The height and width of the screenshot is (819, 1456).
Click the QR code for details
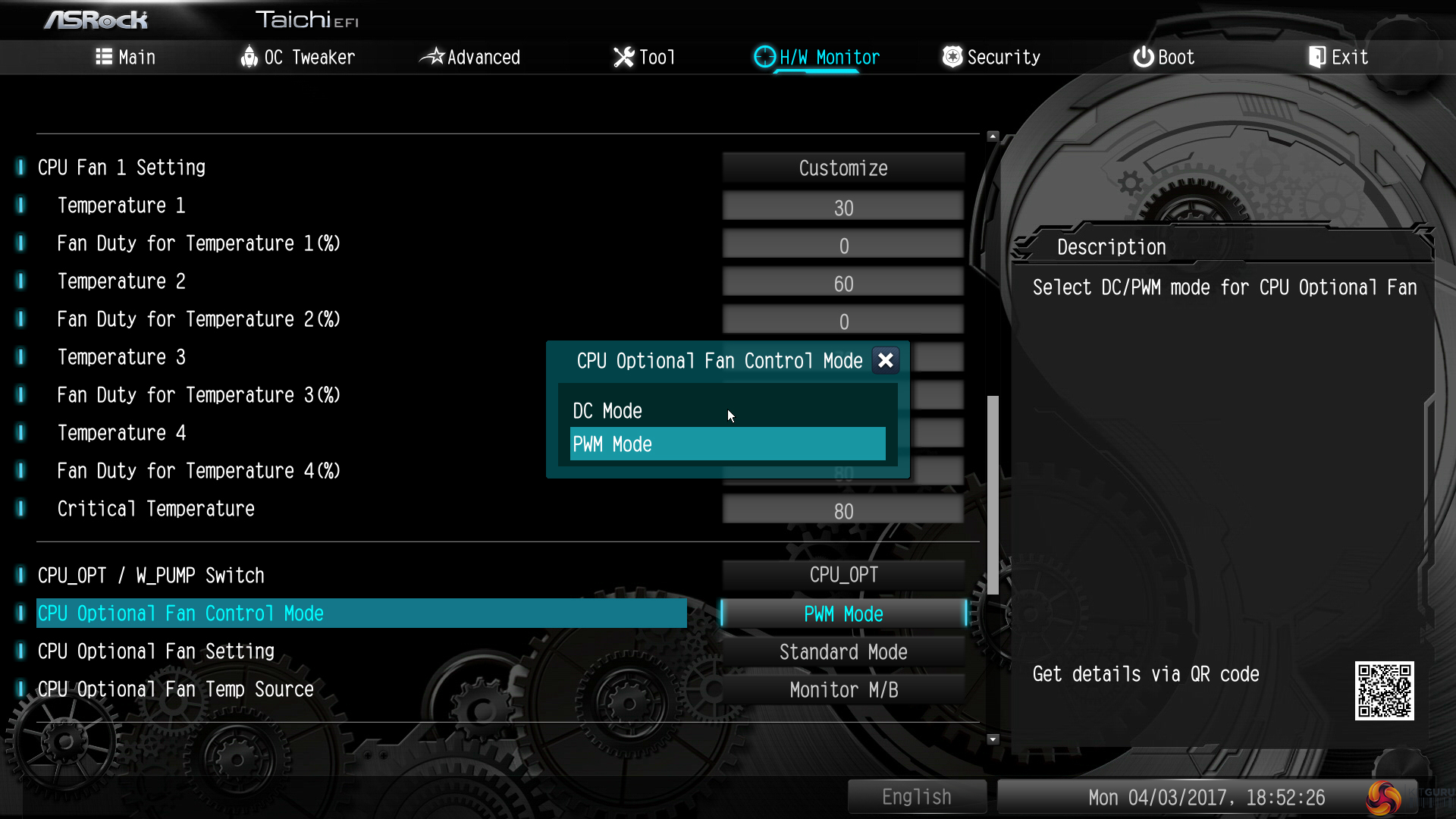[x=1384, y=691]
